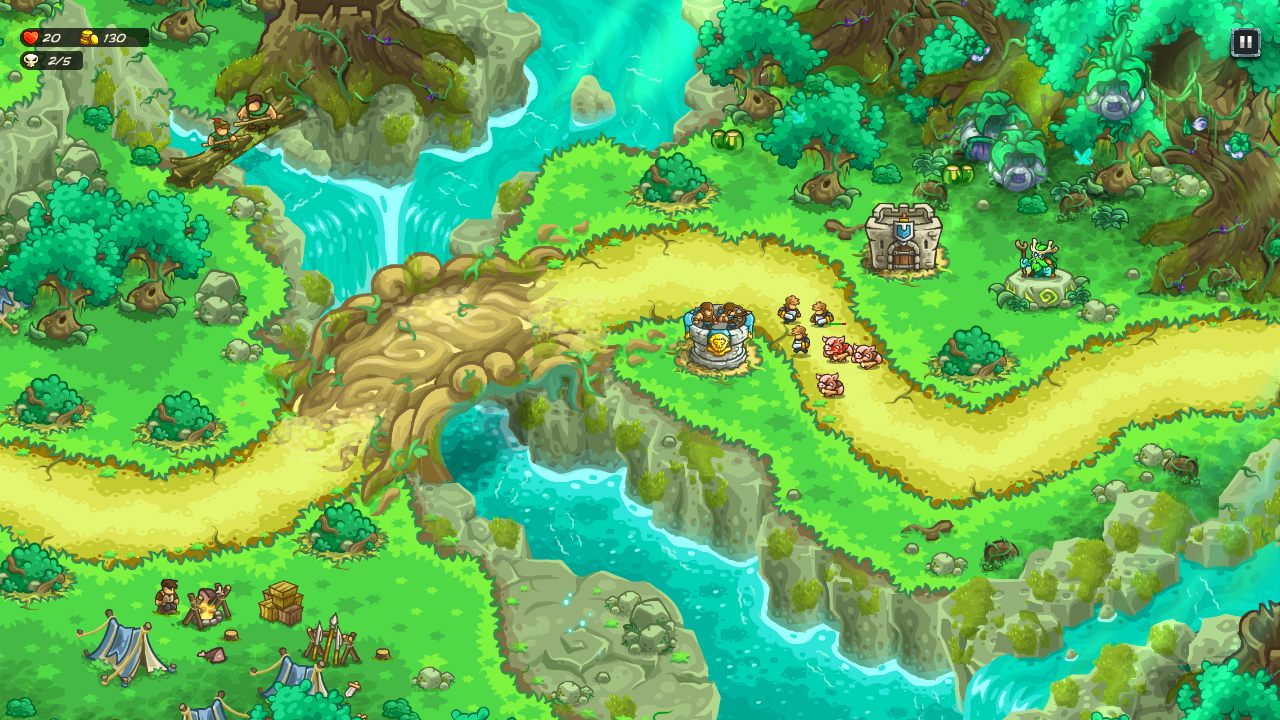
Task: Click the stone keep with the blue banner
Action: click(901, 238)
